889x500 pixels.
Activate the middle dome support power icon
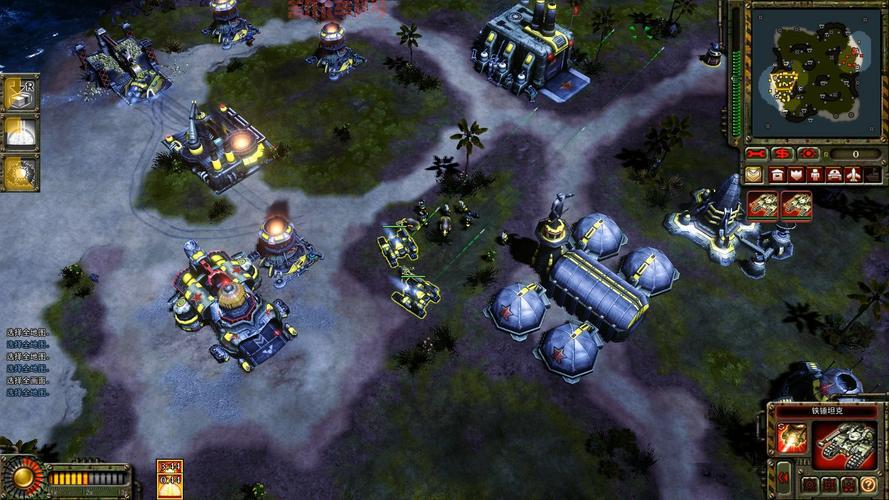pyautogui.click(x=18, y=132)
